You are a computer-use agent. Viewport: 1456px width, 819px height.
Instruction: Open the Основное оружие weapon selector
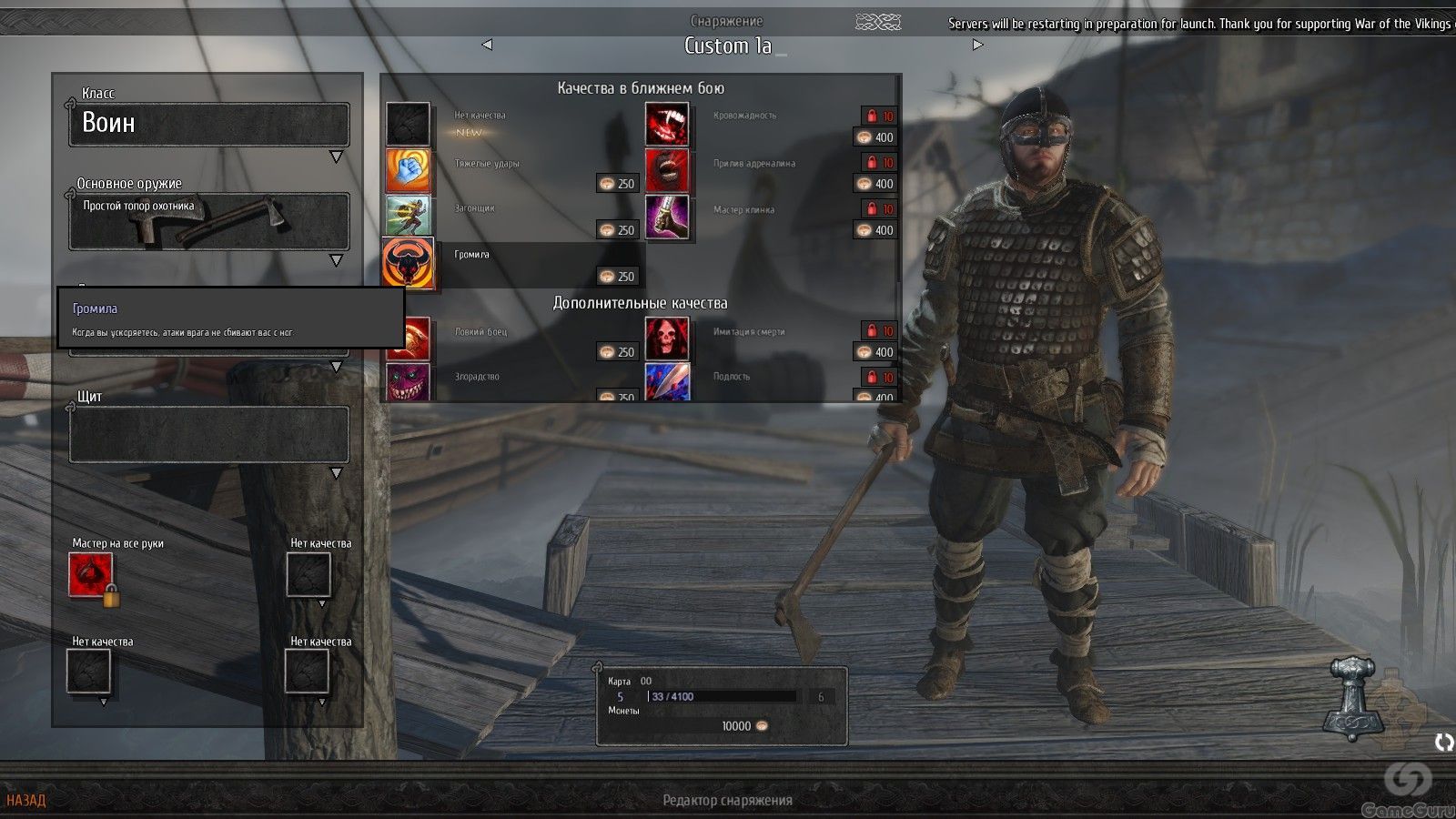tap(208, 221)
